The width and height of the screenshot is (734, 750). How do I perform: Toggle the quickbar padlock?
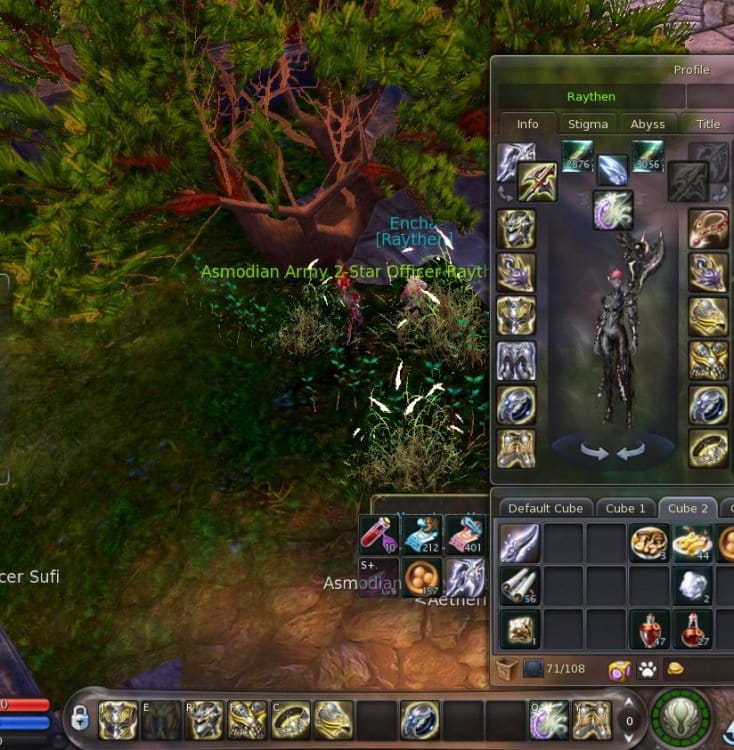click(80, 718)
